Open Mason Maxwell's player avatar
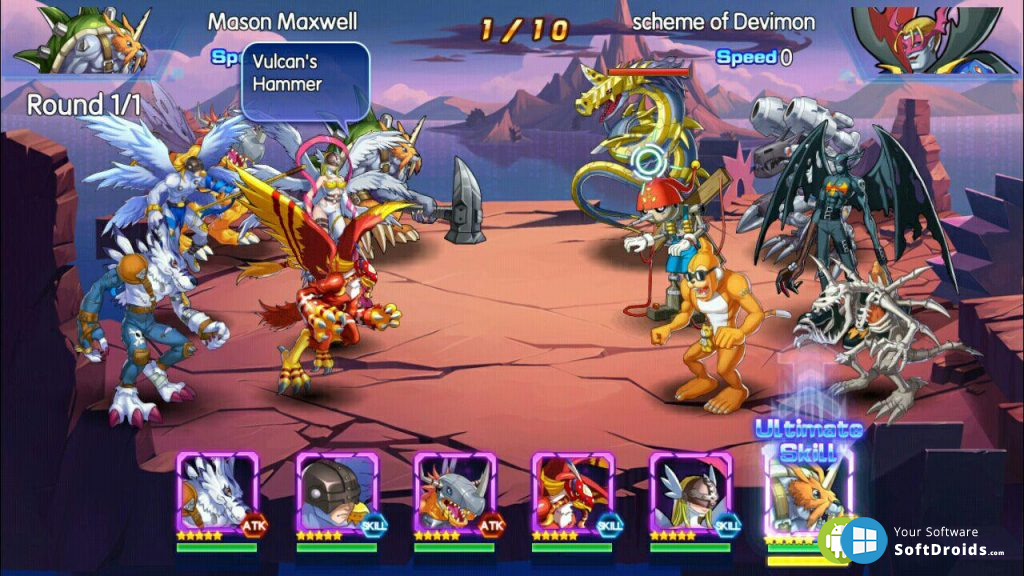The height and width of the screenshot is (576, 1024). click(82, 40)
